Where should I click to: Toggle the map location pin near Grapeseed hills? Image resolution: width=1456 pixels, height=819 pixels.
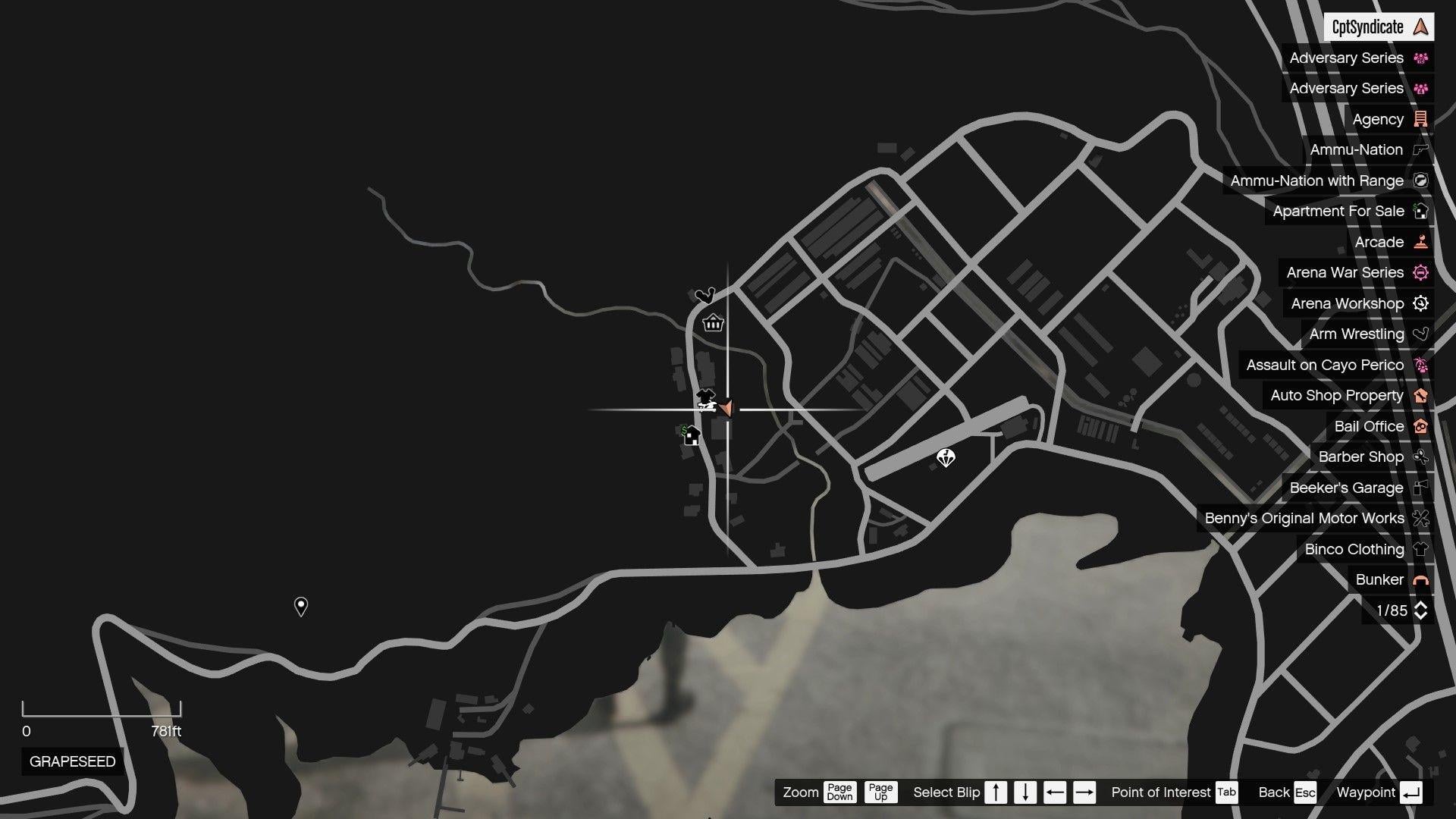tap(300, 605)
